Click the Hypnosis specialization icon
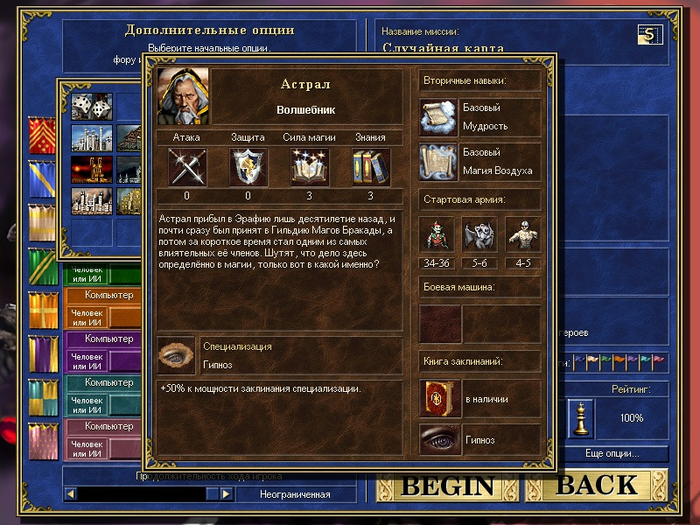 (x=176, y=355)
